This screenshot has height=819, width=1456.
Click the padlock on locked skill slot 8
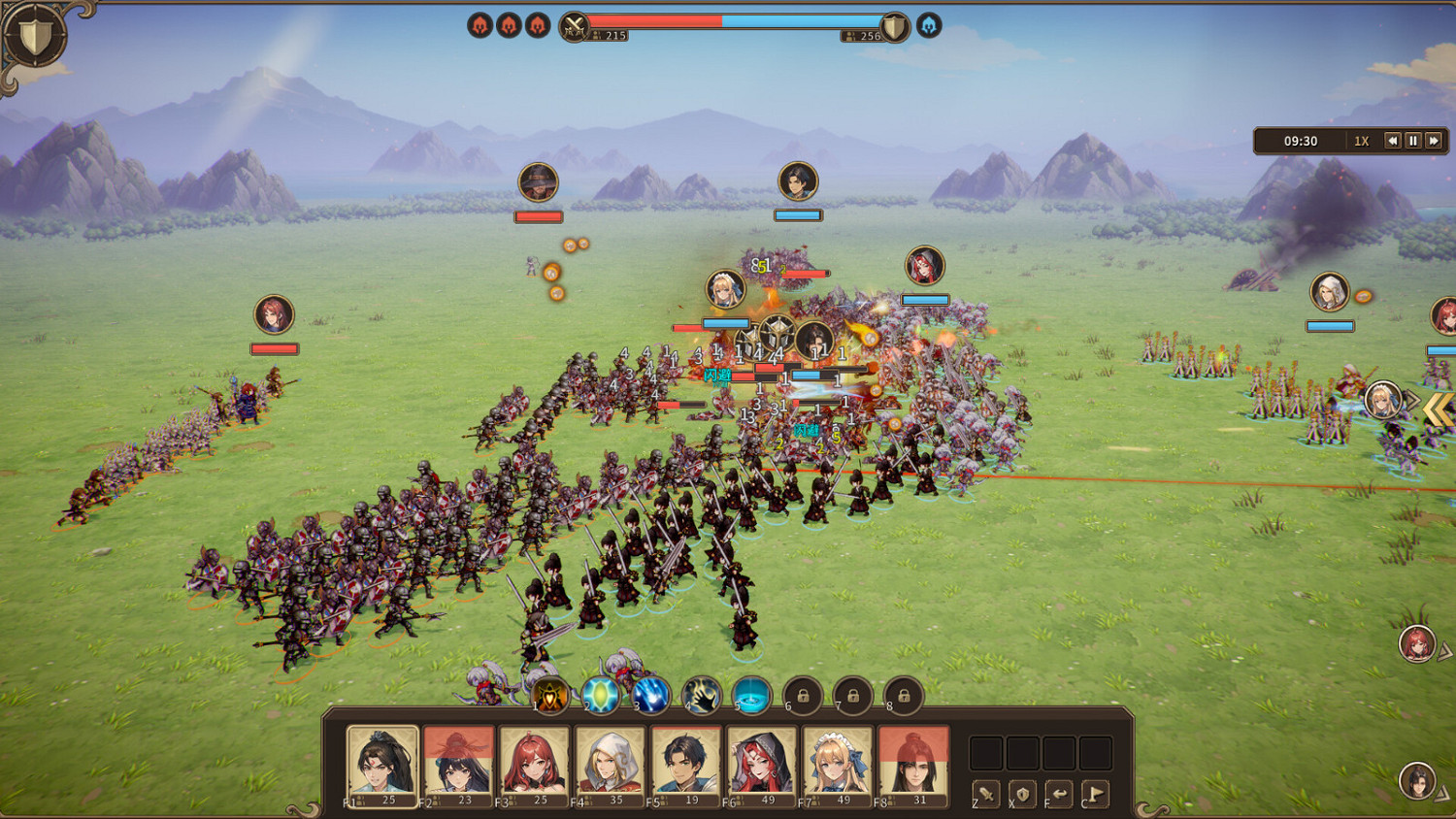pos(903,695)
